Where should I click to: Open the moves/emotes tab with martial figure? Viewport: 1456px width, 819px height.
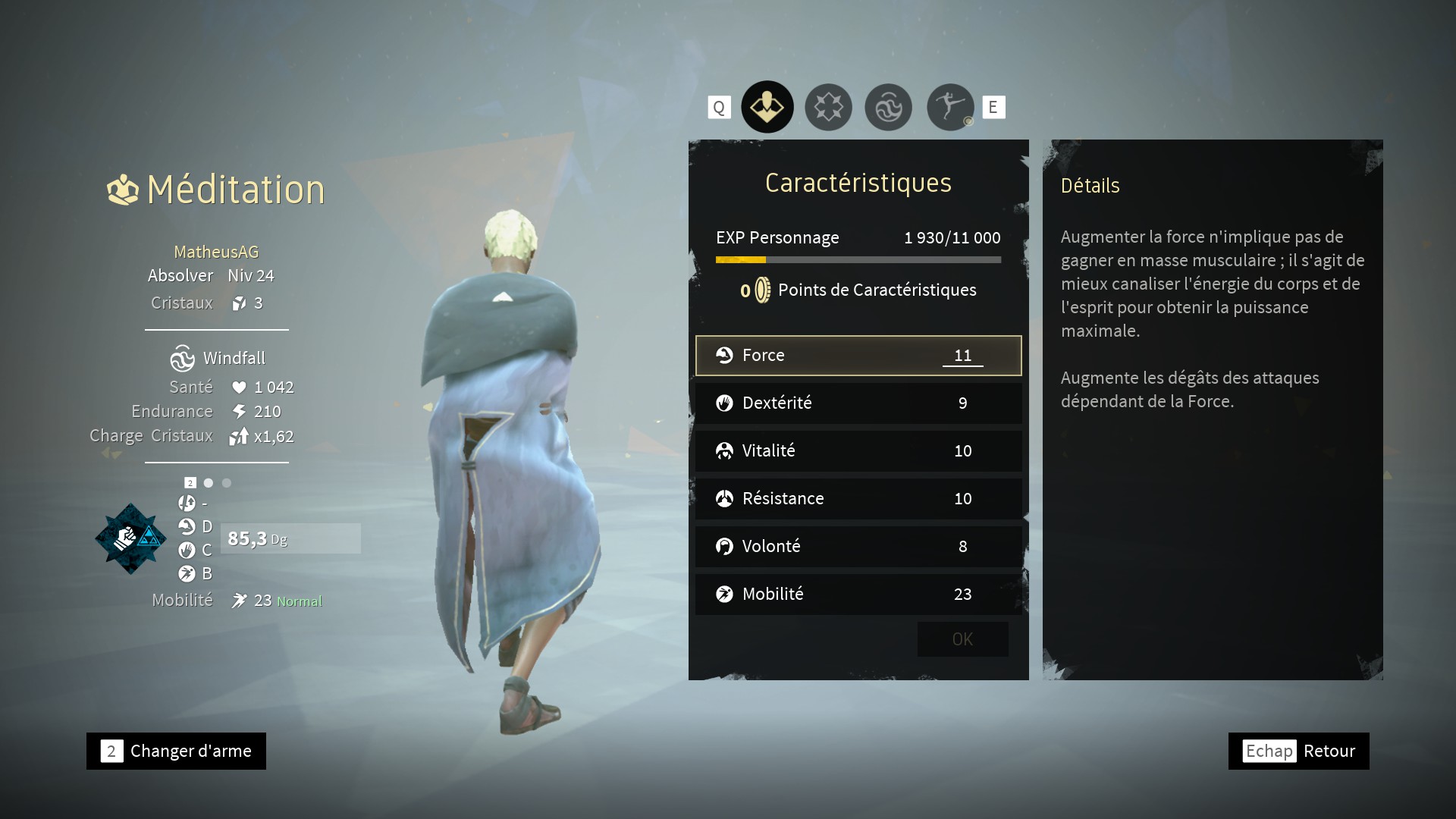coord(949,107)
